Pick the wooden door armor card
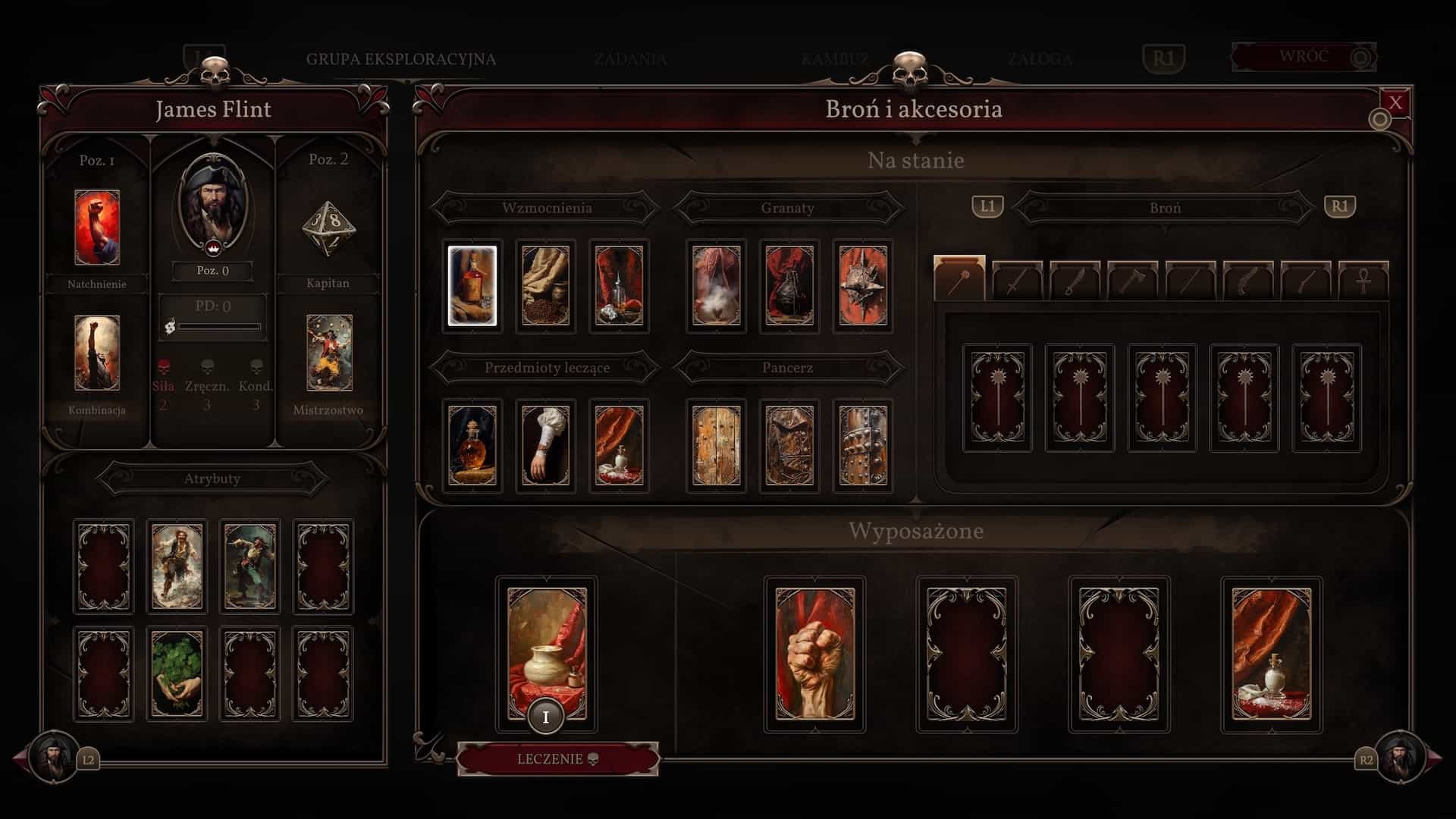Image resolution: width=1456 pixels, height=819 pixels. tap(716, 445)
